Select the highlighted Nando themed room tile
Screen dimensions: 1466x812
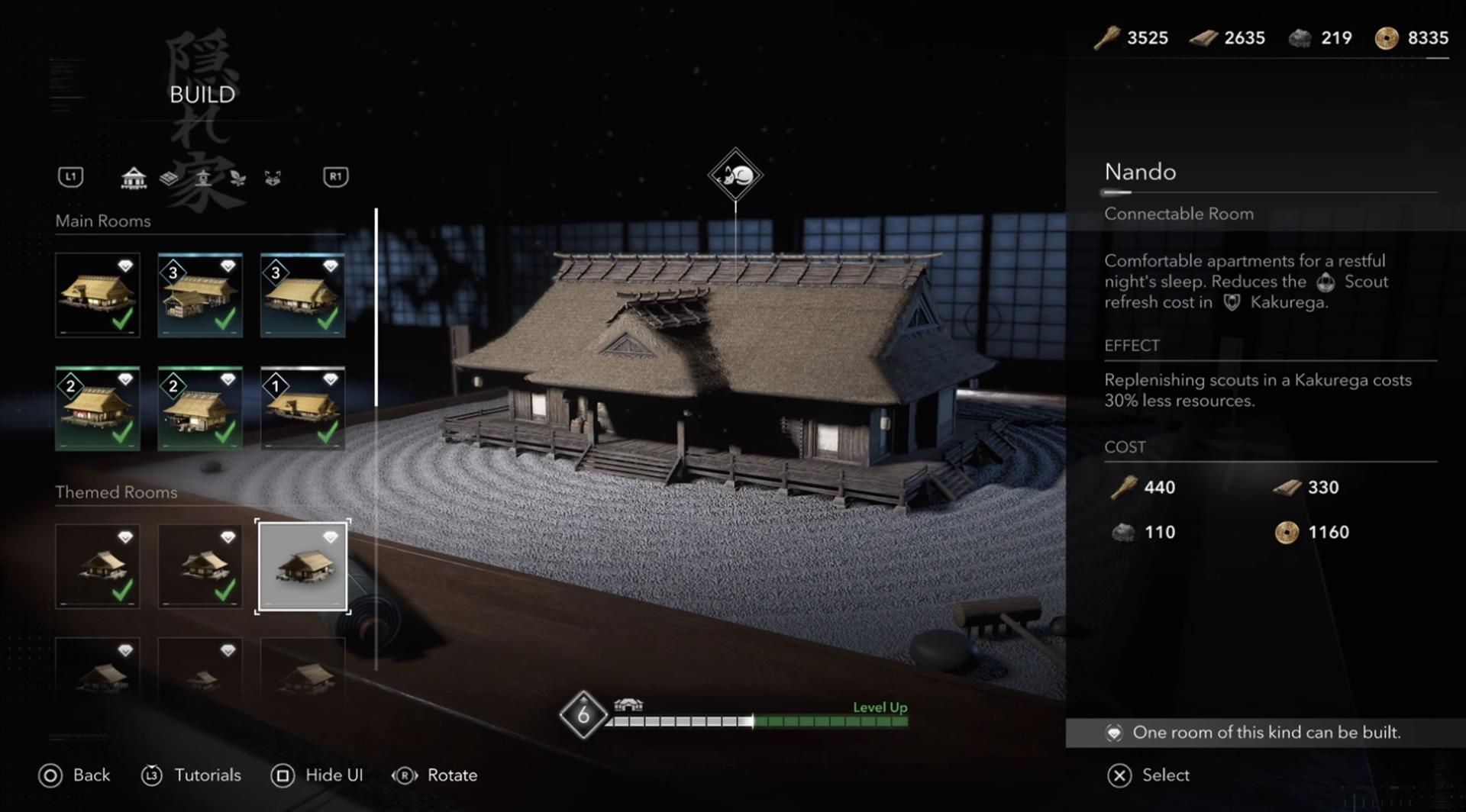click(302, 566)
